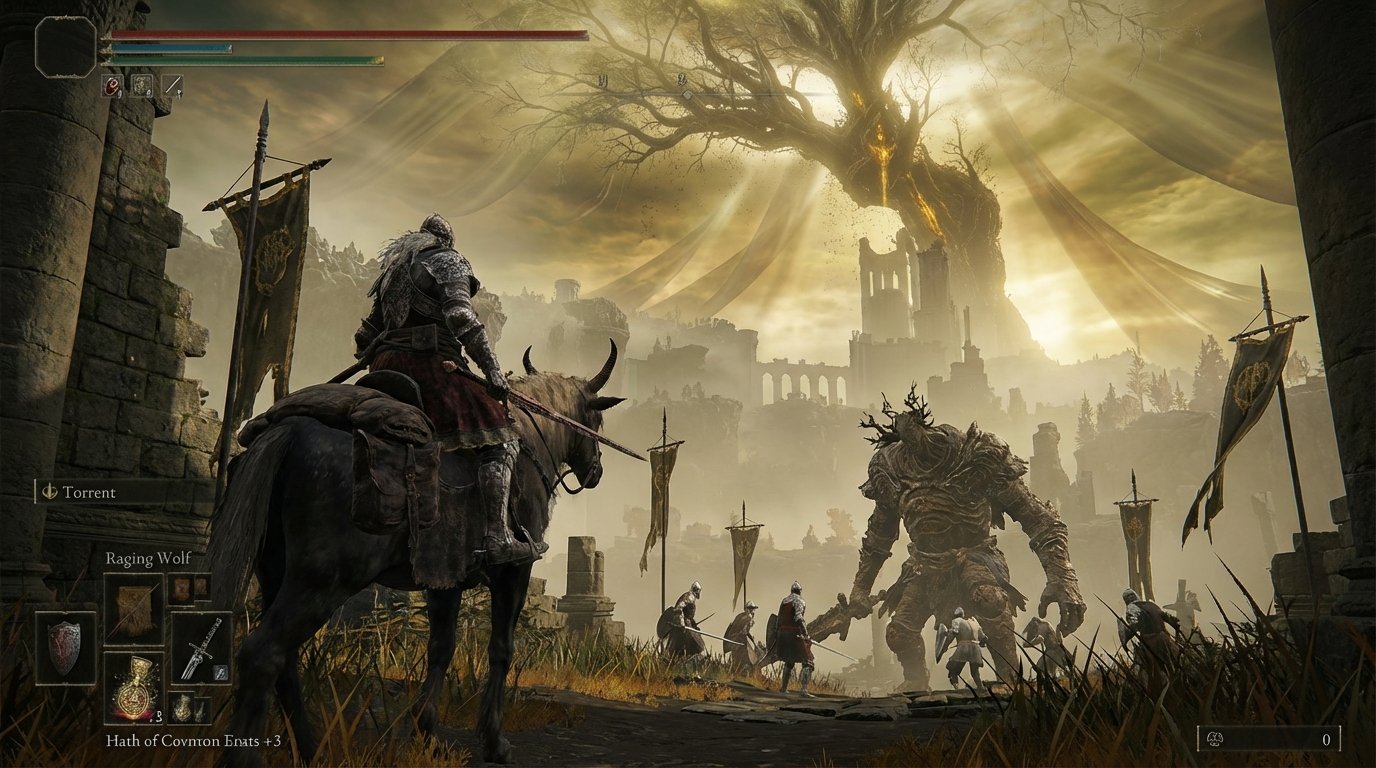Expand the Raging Wolf equipment panel

pos(148,559)
